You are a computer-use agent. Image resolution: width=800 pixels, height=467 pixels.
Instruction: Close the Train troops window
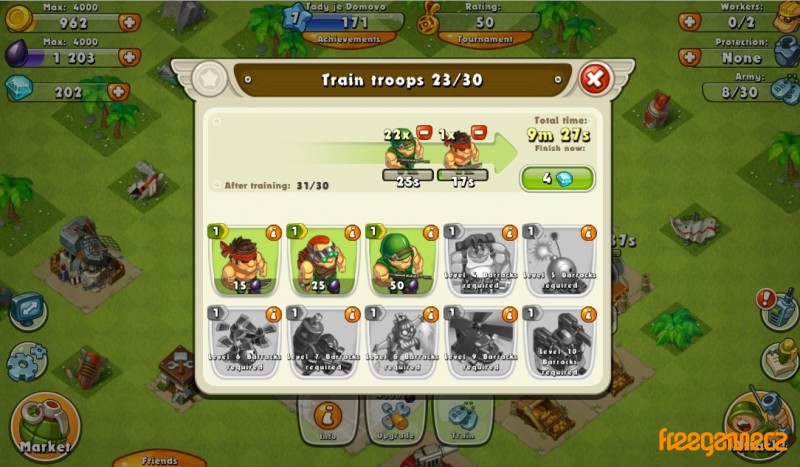[x=594, y=78]
